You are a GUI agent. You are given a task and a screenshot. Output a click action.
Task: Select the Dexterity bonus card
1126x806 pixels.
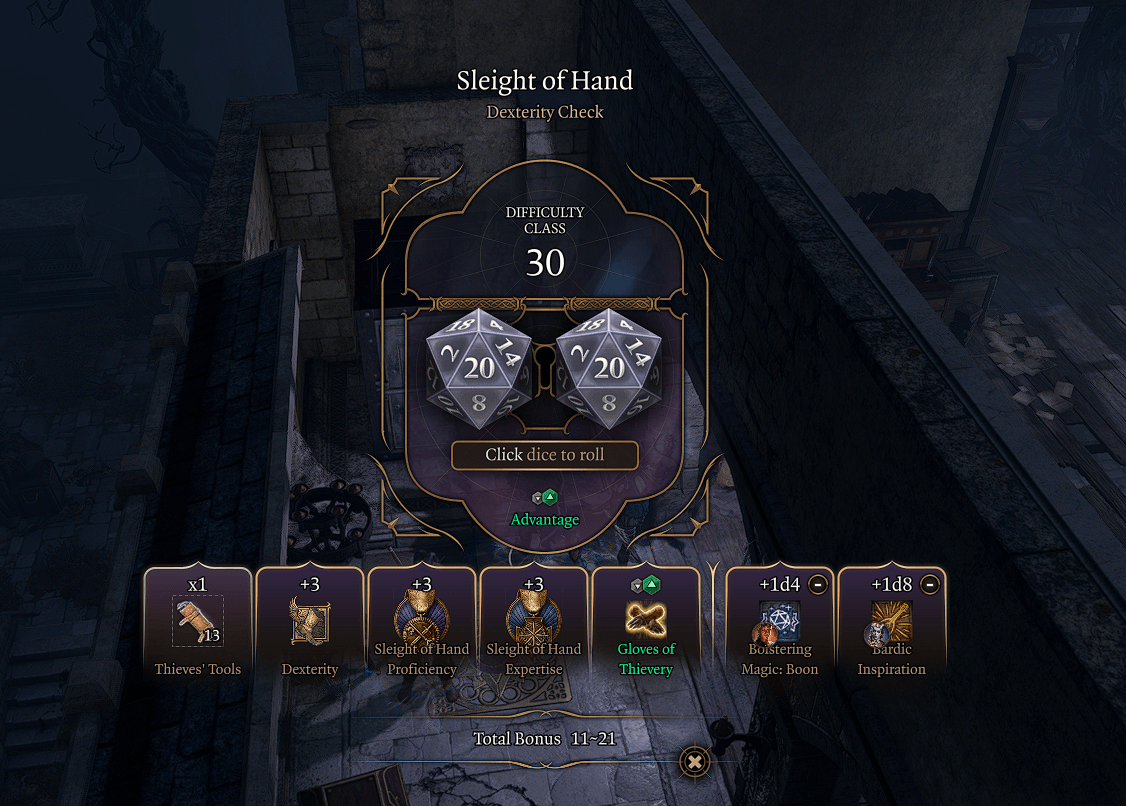(x=310, y=624)
